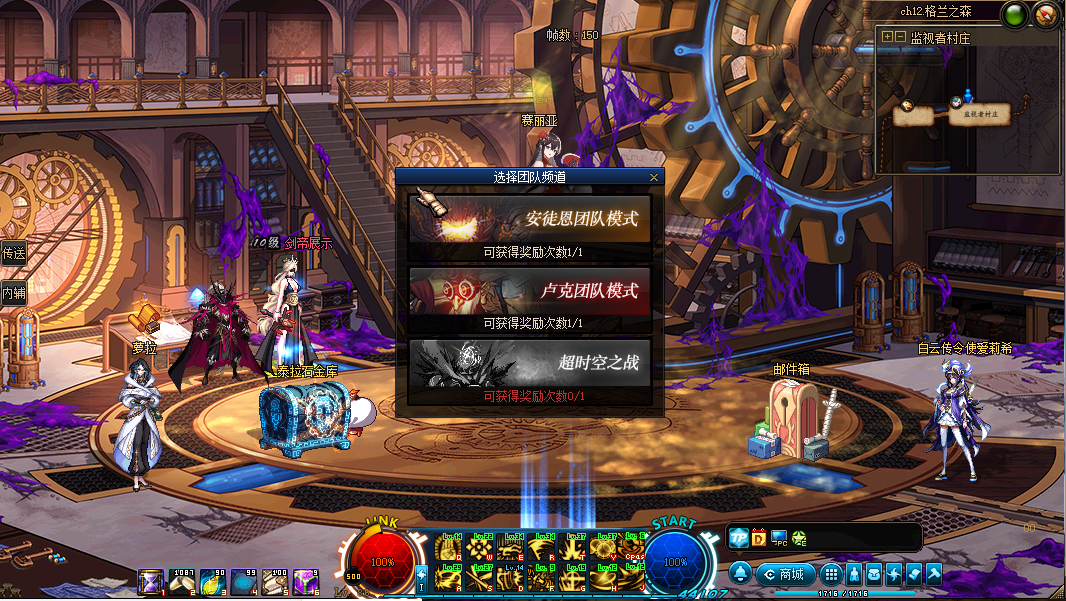
Task: Open the character info icon
Action: tap(853, 574)
